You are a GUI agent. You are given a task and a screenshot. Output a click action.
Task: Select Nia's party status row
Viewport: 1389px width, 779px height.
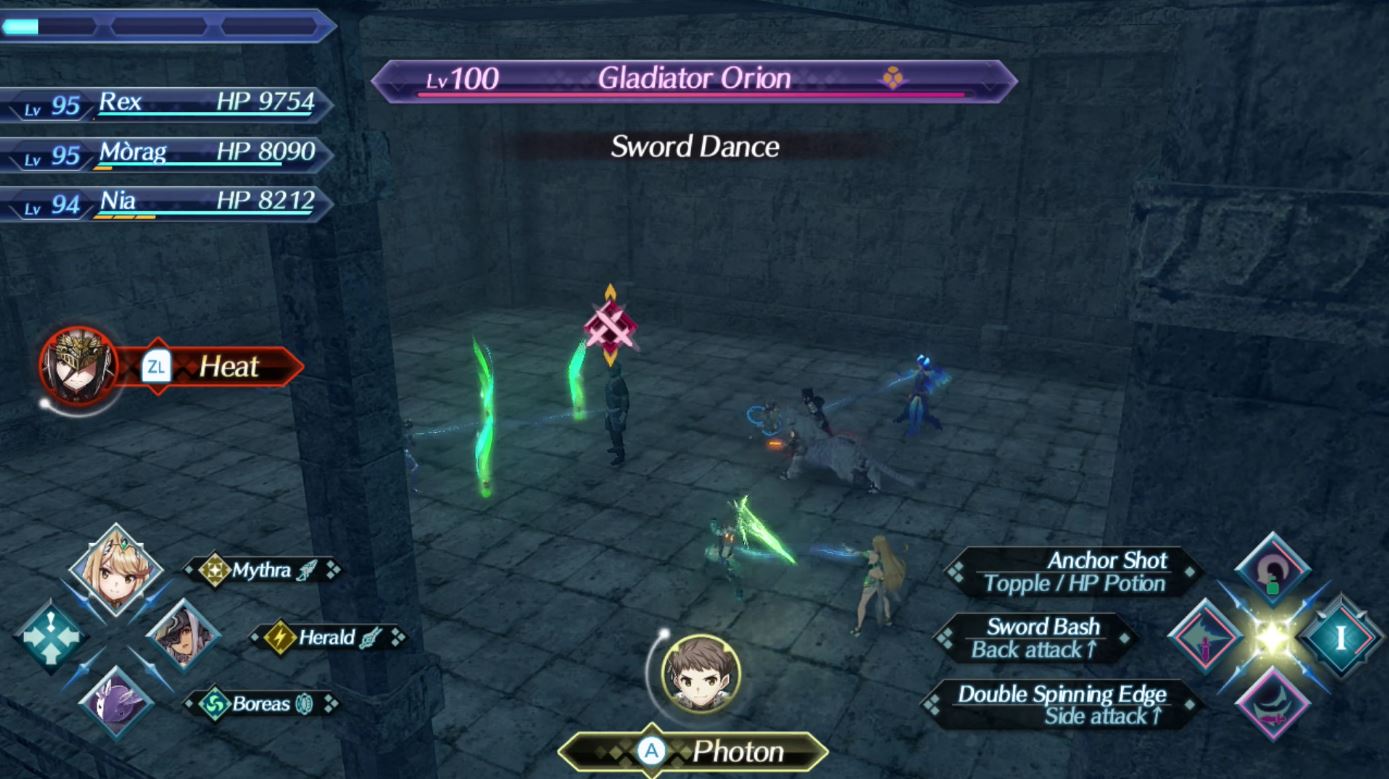(x=165, y=203)
